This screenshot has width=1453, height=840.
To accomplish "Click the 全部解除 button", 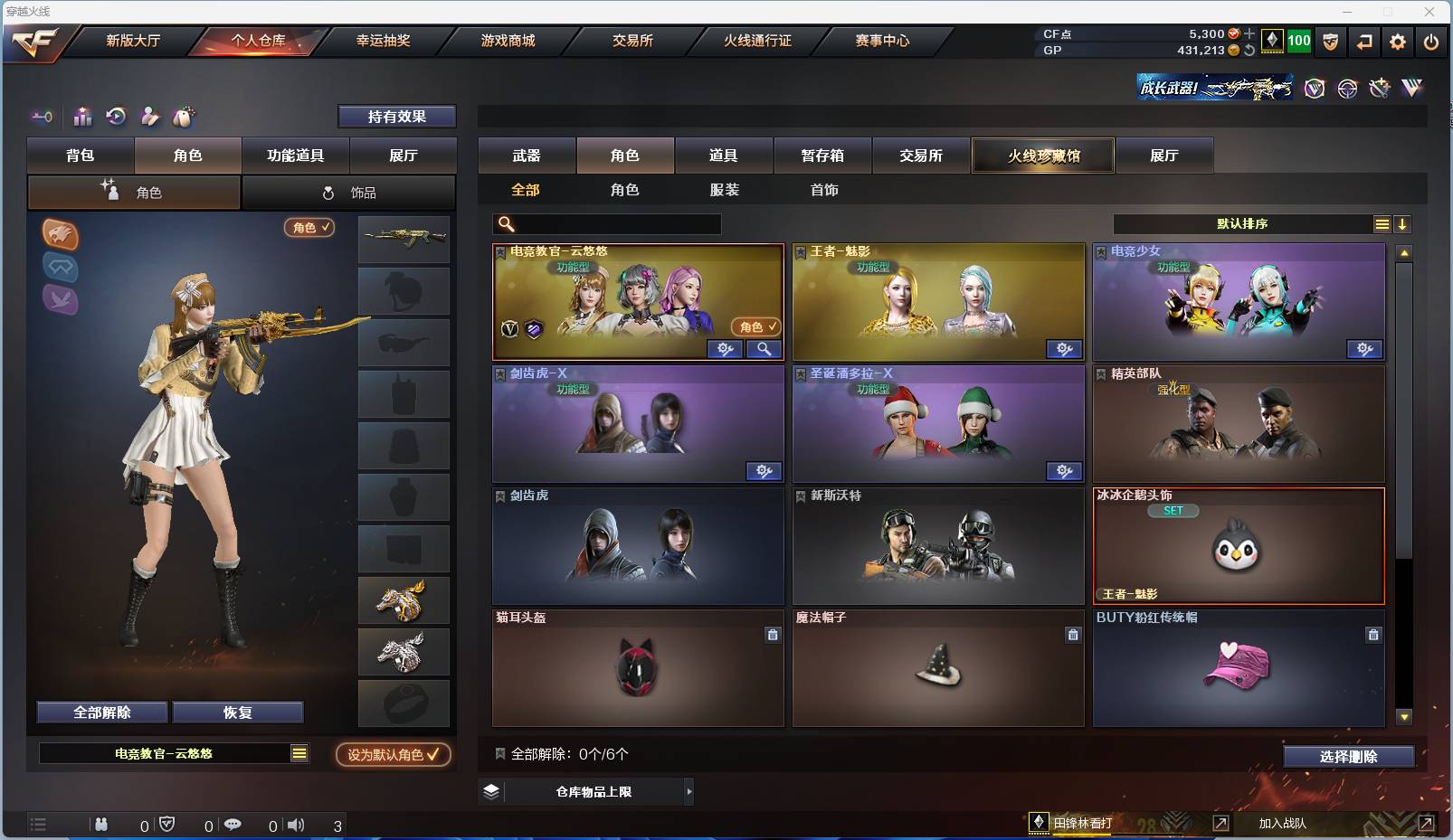I will click(100, 712).
